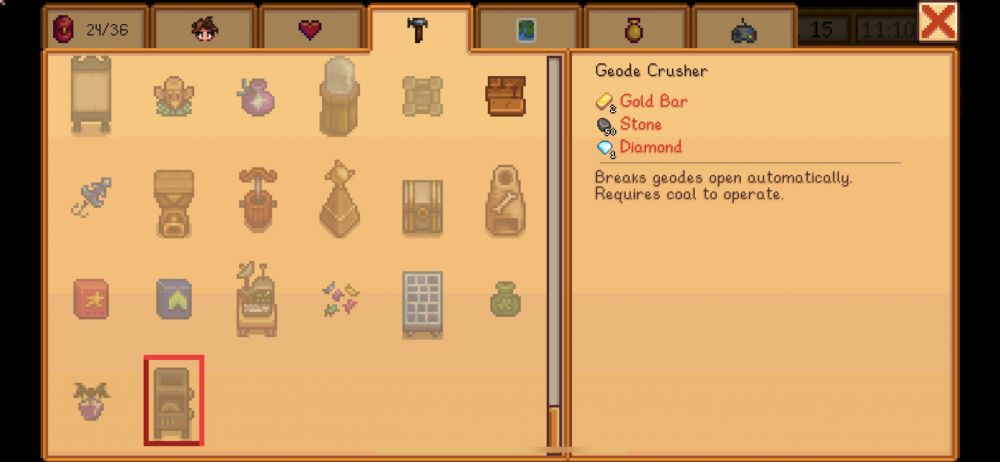This screenshot has width=1000, height=462.
Task: Switch to the map tab
Action: [x=527, y=30]
